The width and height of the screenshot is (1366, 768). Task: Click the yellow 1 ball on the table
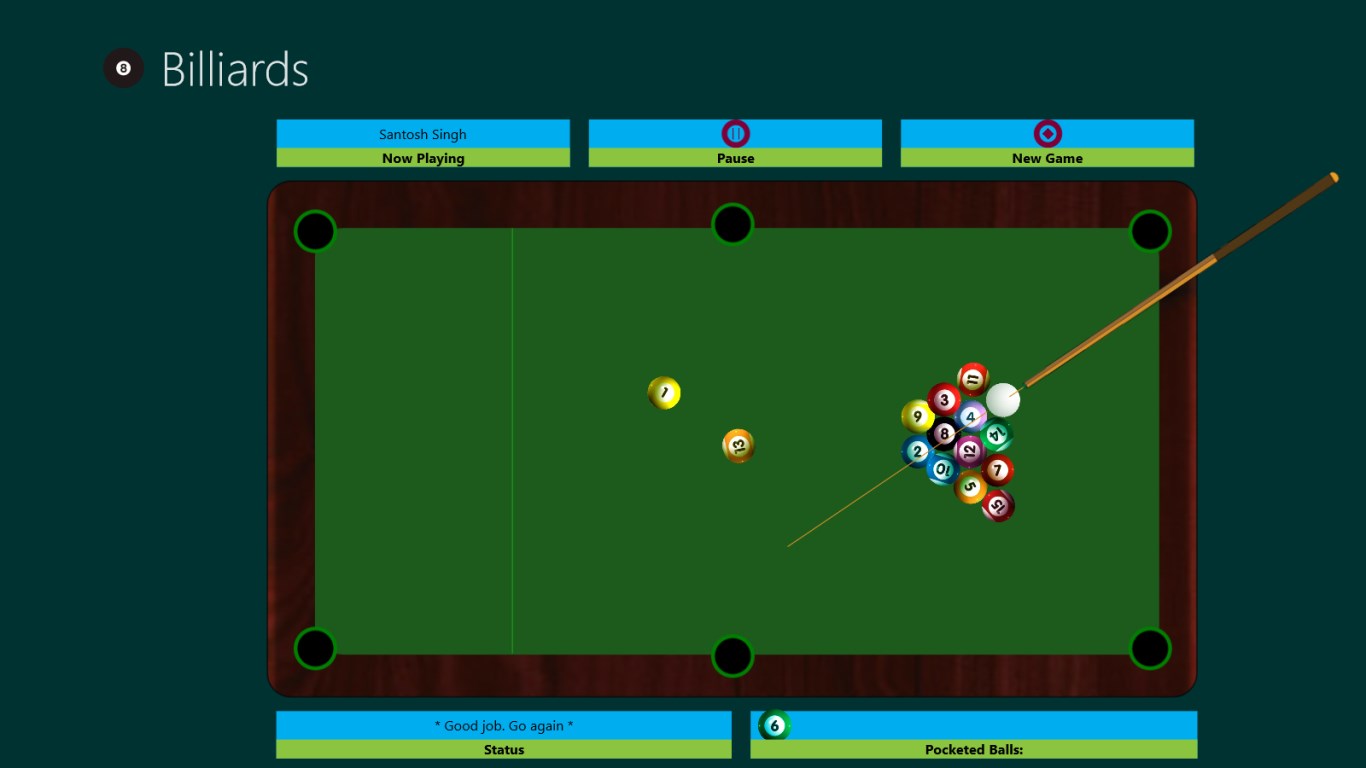tap(663, 393)
